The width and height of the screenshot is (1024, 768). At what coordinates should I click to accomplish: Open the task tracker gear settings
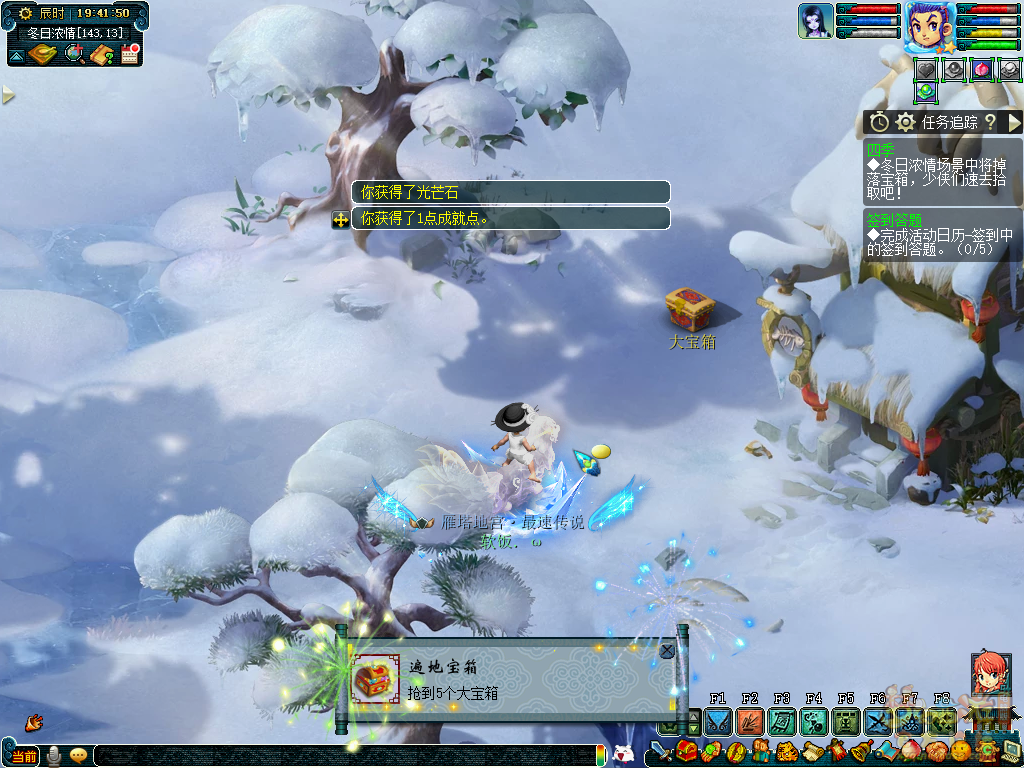[906, 122]
